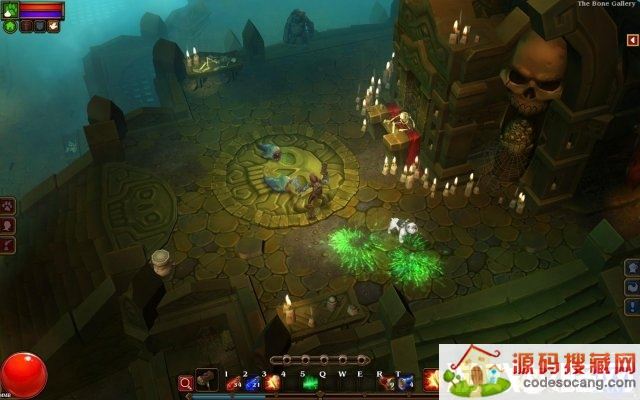Open the pet paw menu button
This screenshot has width=640, height=400.
pos(9,207)
